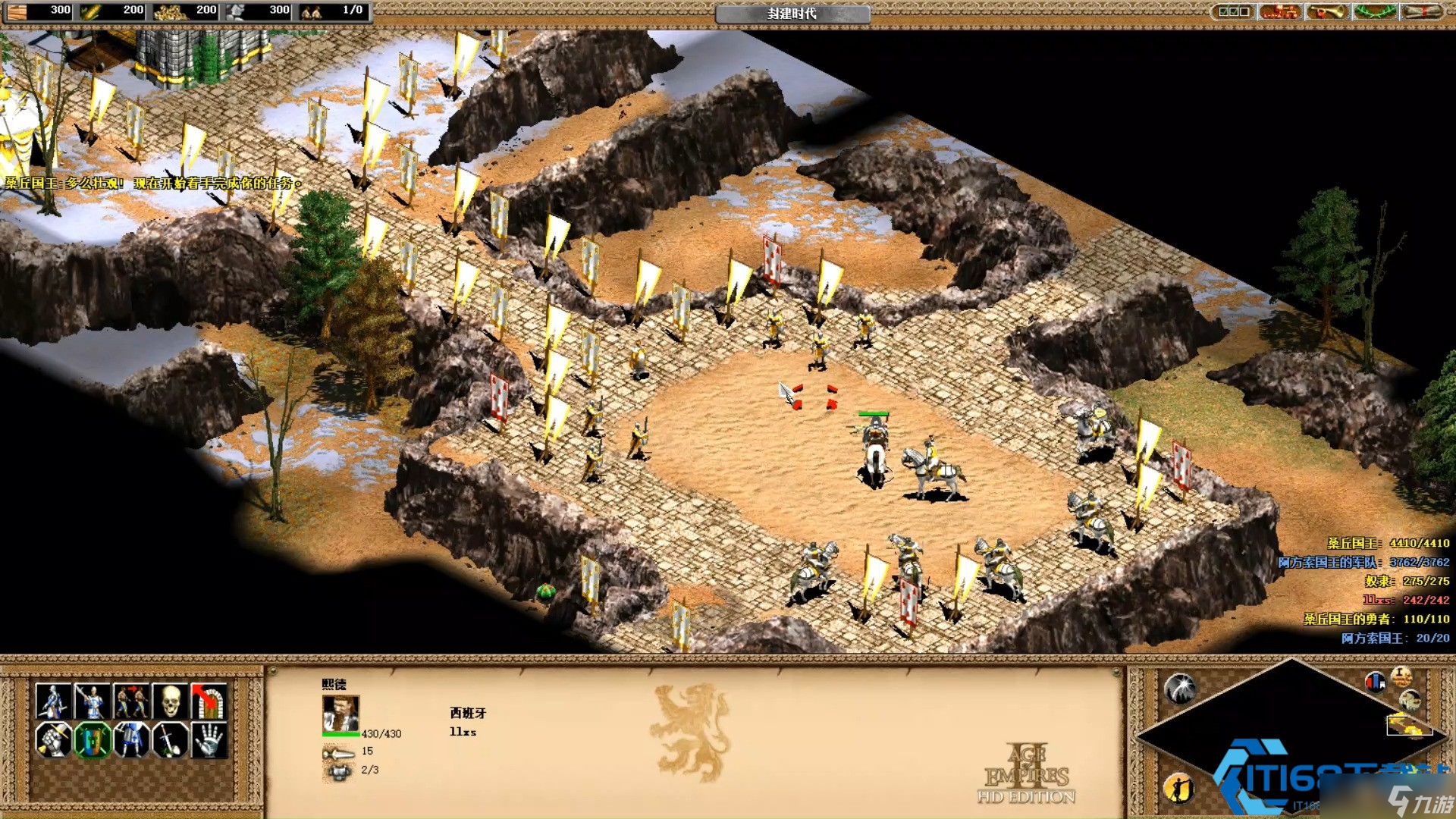
Task: Activate the signal flare button
Action: (x=1180, y=688)
